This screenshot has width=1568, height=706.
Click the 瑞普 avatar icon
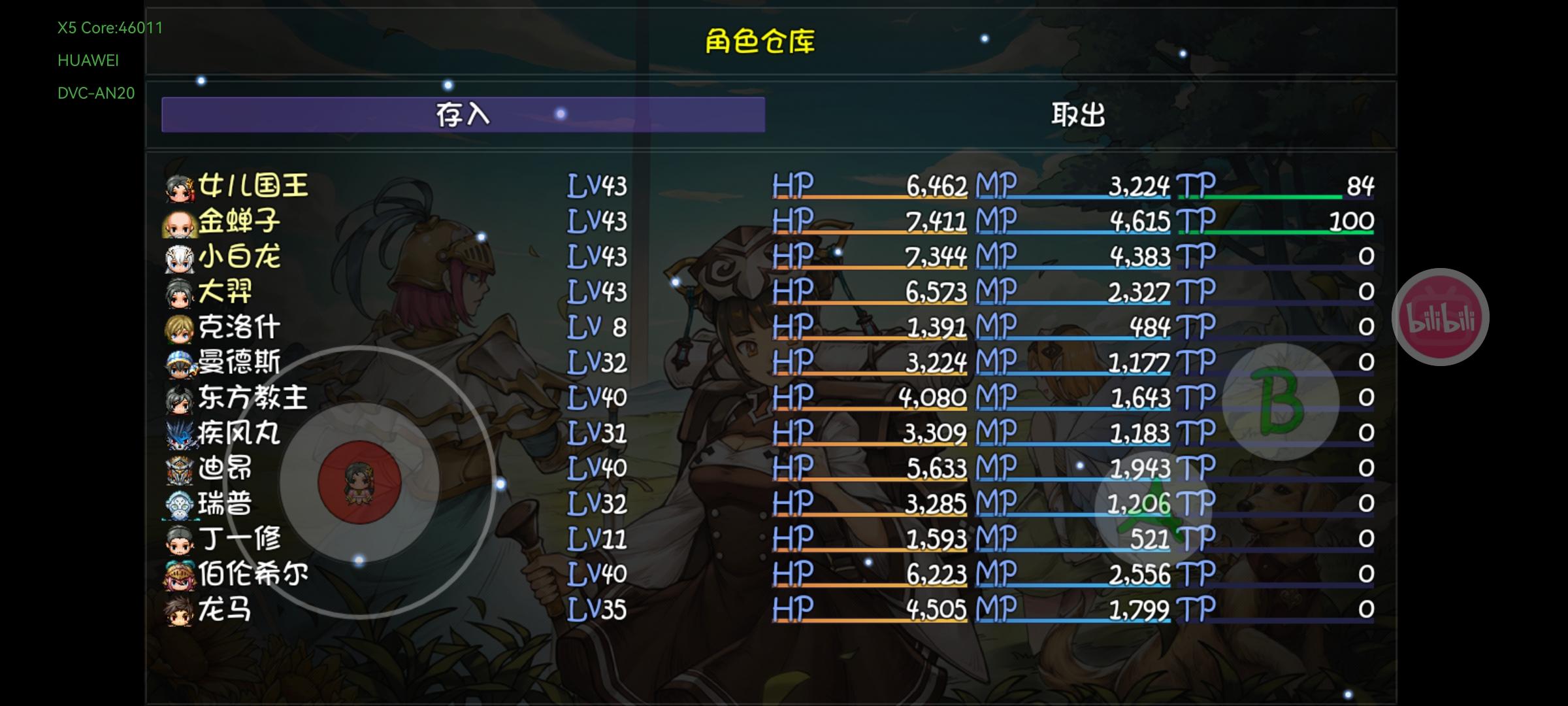[181, 504]
